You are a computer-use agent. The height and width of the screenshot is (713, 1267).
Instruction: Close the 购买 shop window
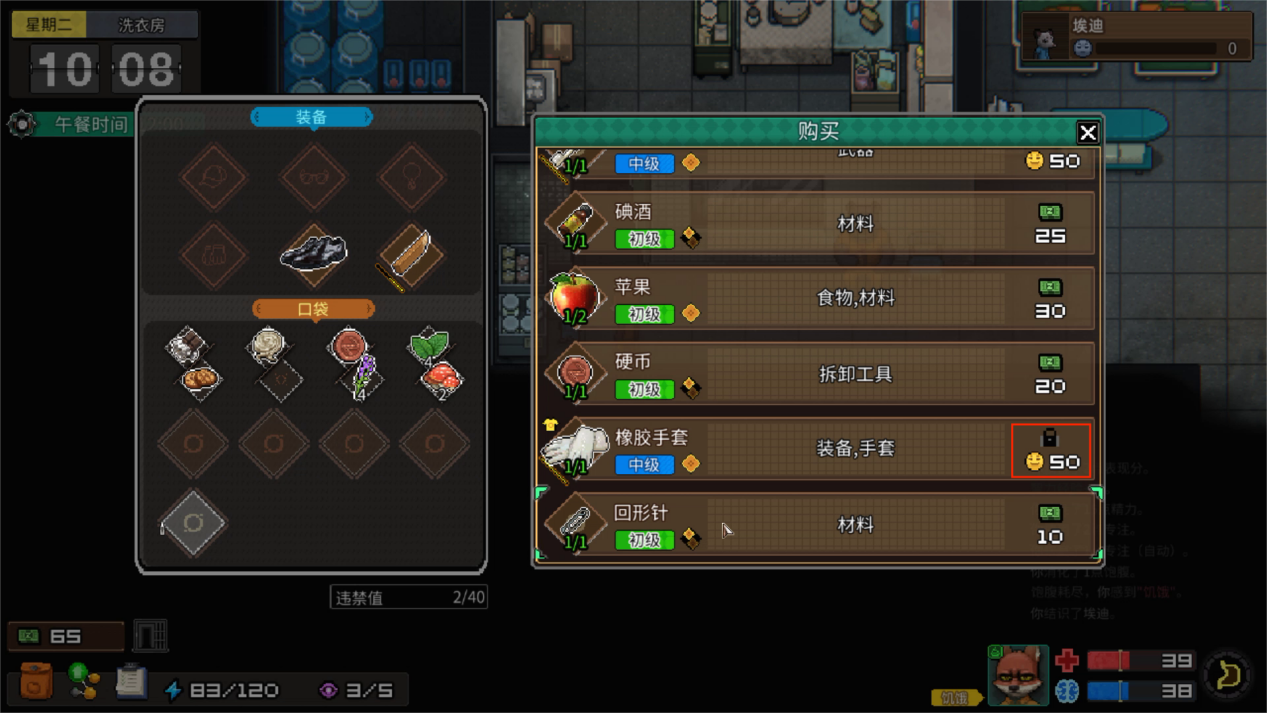(x=1088, y=132)
